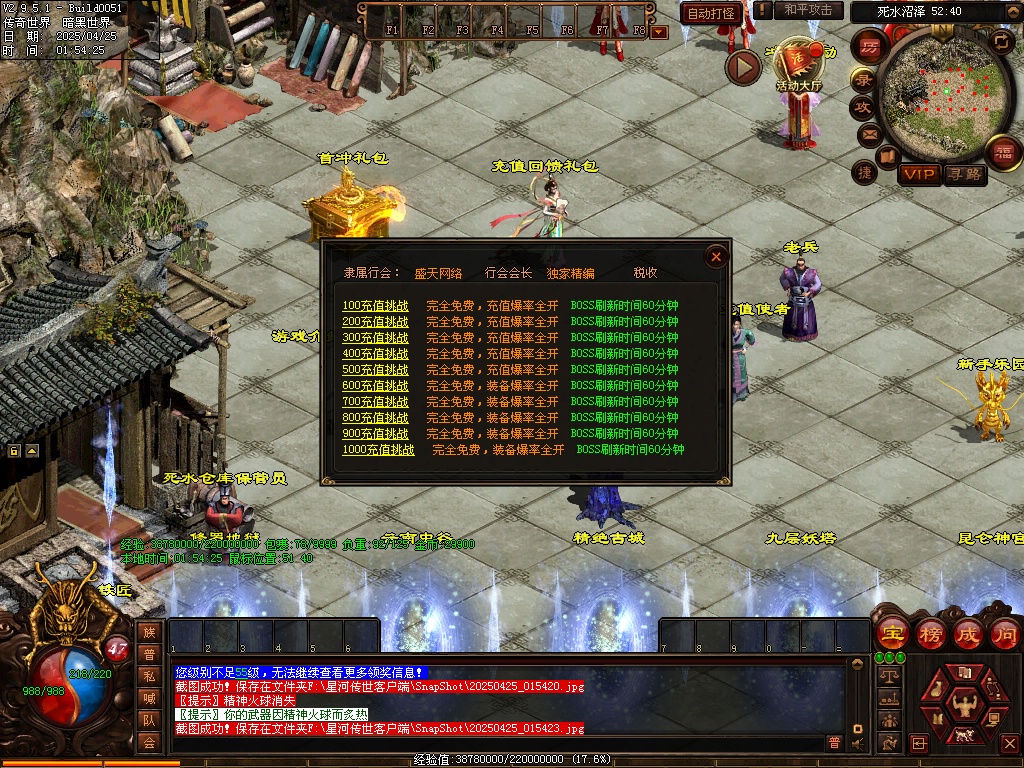This screenshot has width=1024, height=768.
Task: Toggle the chat sound speaker icon
Action: point(858,742)
